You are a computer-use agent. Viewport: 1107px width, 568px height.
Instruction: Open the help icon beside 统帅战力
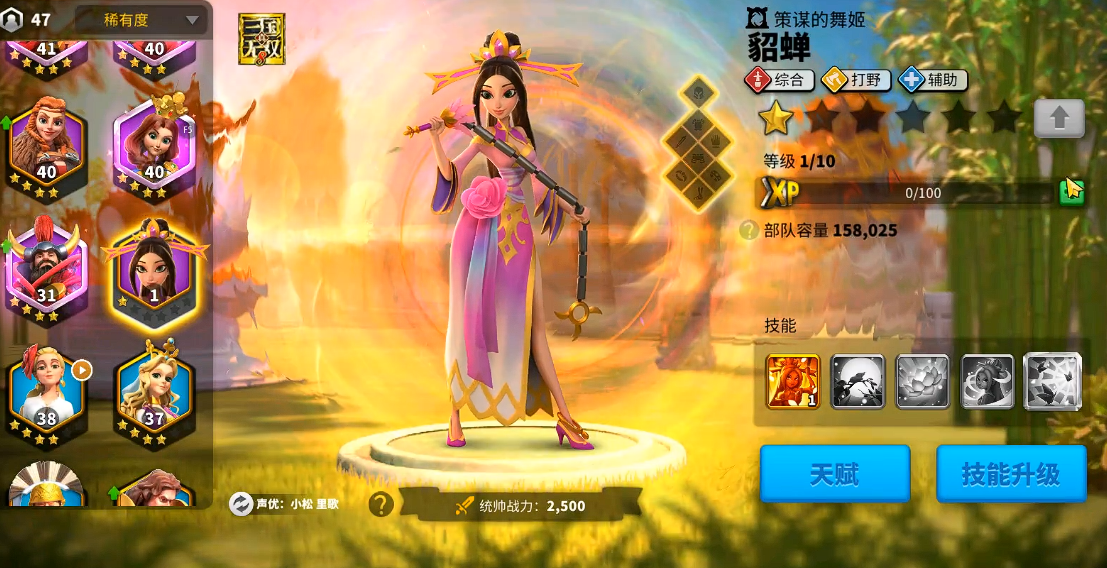381,504
